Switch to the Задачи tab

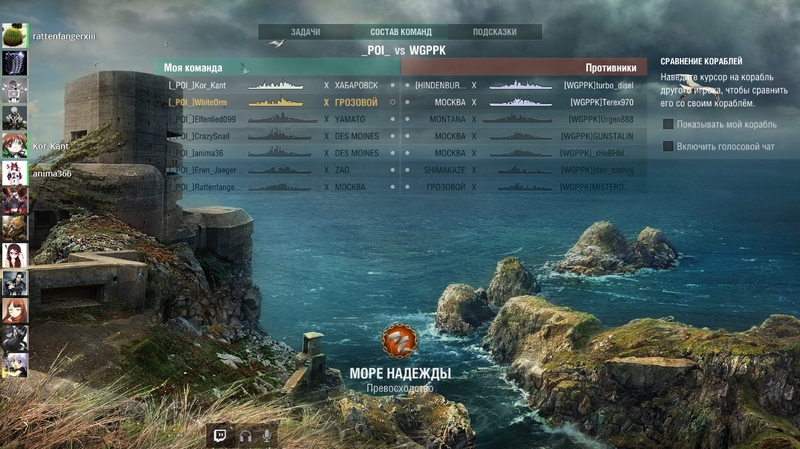click(x=305, y=32)
